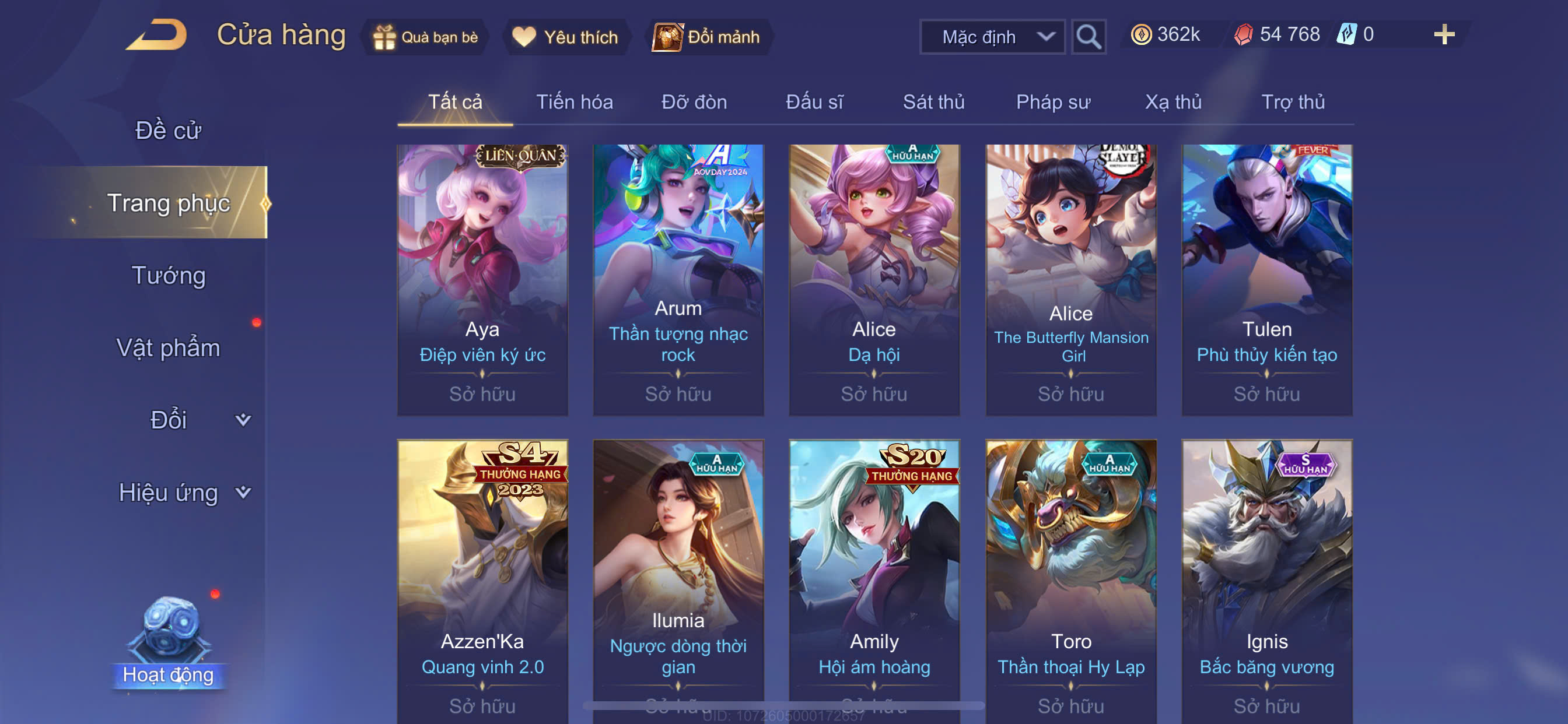Show the Pháp sư skins tab
The height and width of the screenshot is (724, 1568).
click(x=1052, y=101)
